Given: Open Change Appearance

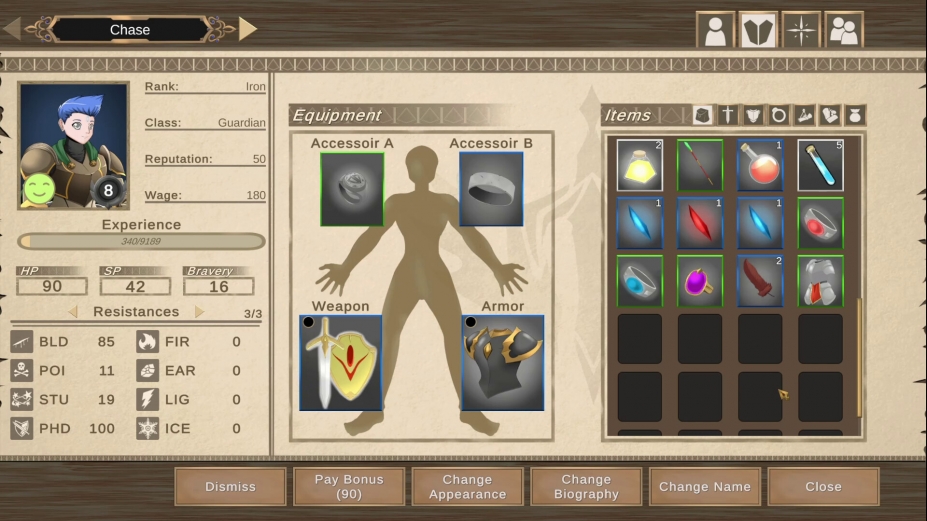Looking at the screenshot, I should pyautogui.click(x=467, y=487).
